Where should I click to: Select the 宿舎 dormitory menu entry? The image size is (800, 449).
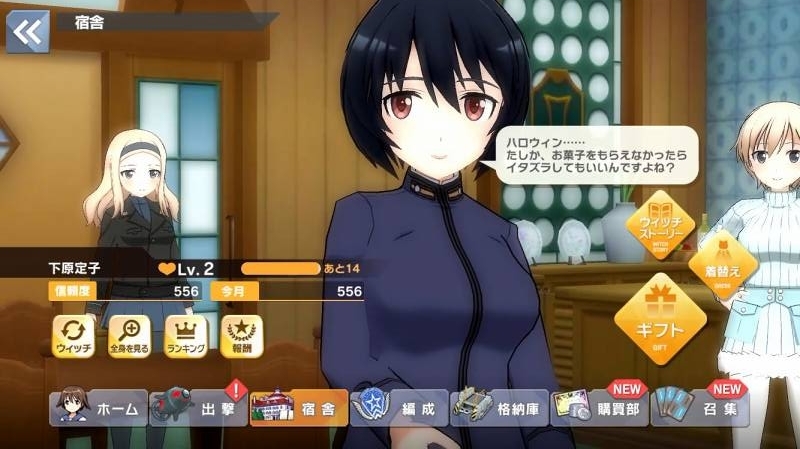[x=298, y=408]
